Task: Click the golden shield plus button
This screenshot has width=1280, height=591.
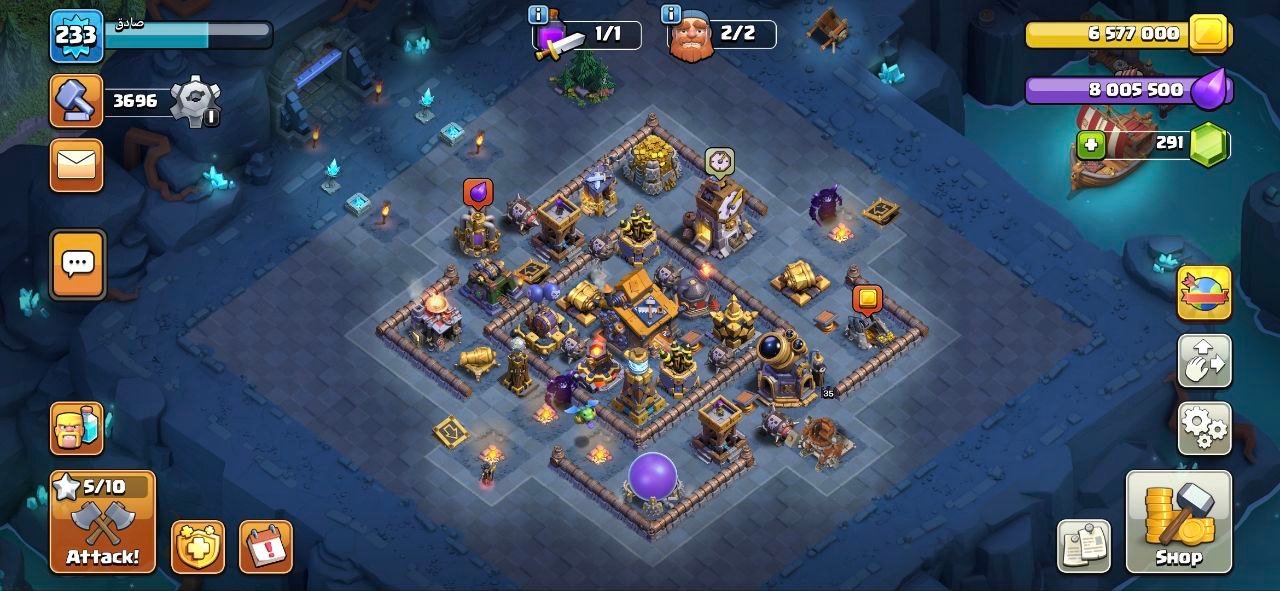Action: pyautogui.click(x=198, y=547)
